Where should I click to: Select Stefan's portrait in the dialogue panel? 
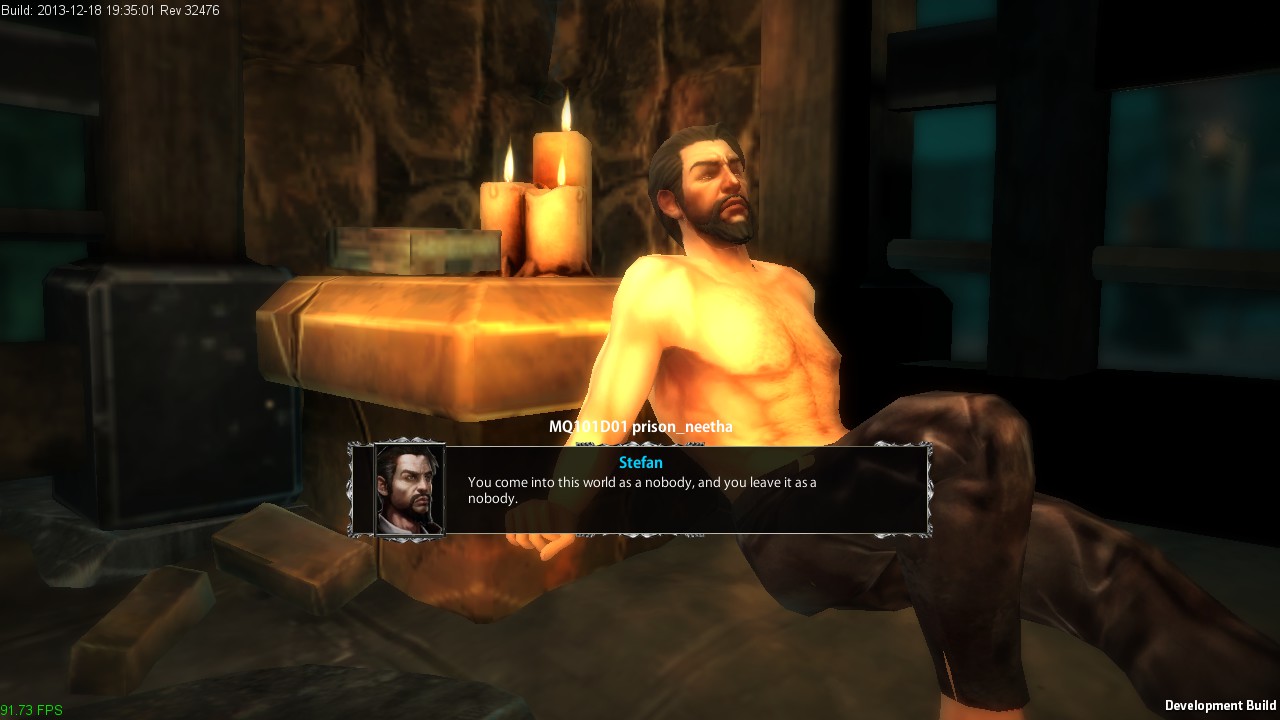pyautogui.click(x=409, y=490)
